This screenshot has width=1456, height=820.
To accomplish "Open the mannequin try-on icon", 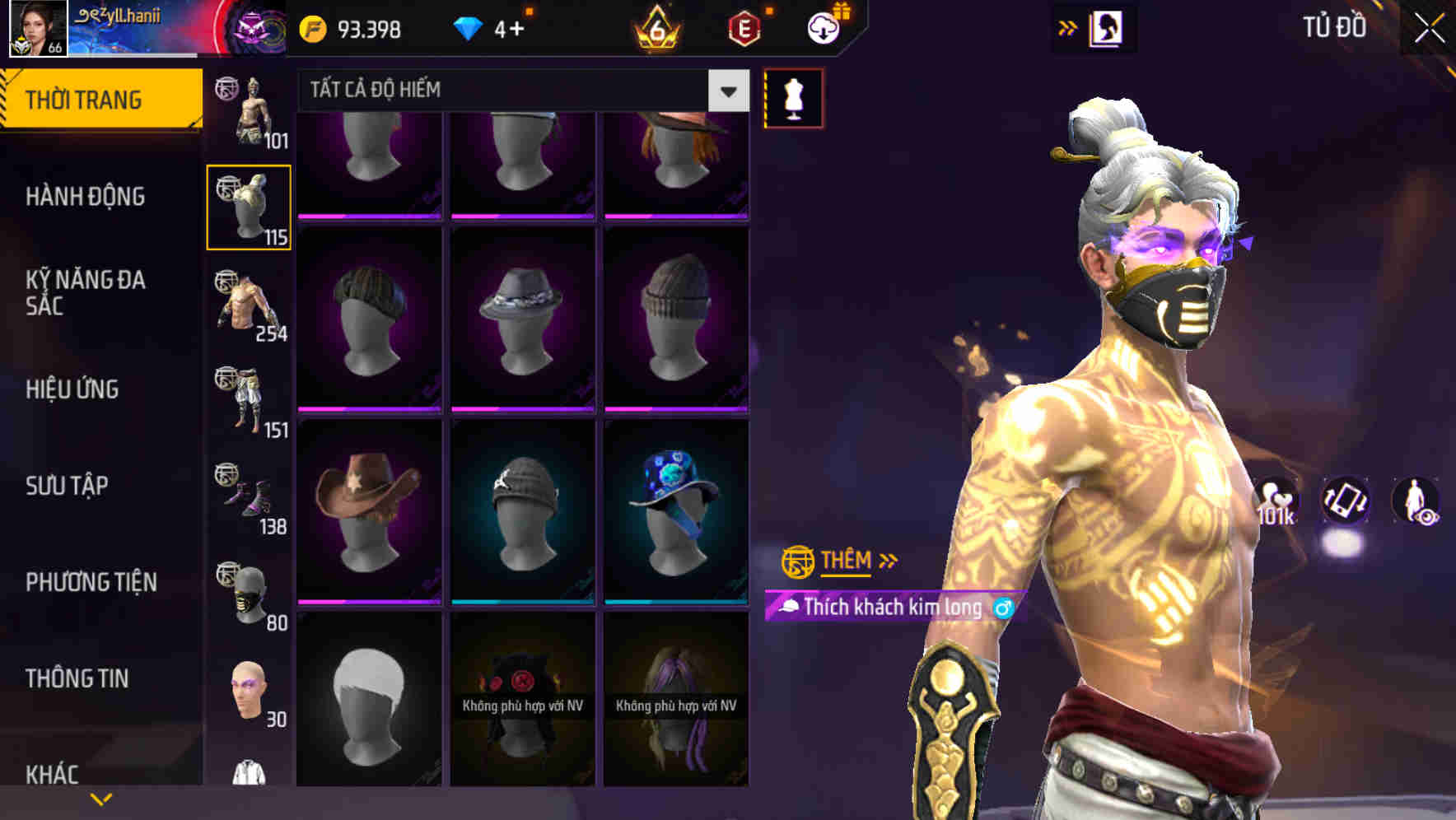I will point(793,96).
